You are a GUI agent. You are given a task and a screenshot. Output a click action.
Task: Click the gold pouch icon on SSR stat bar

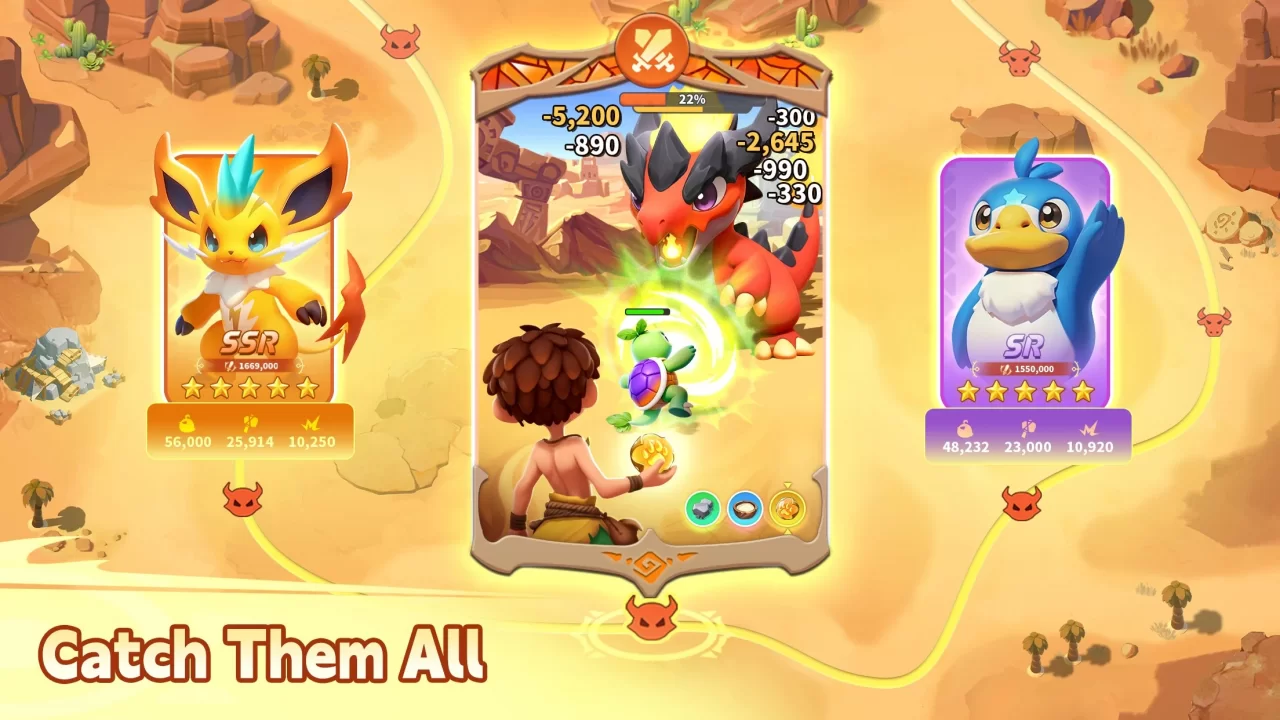[186, 425]
